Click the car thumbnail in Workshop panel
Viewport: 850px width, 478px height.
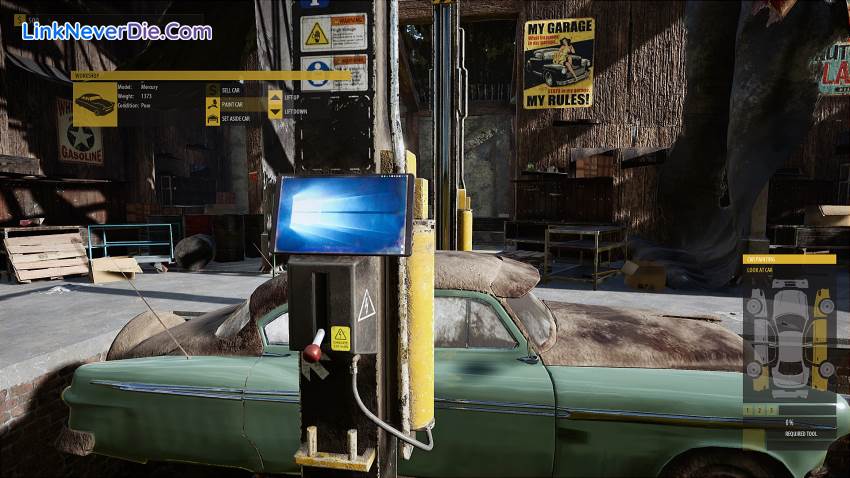[95, 104]
